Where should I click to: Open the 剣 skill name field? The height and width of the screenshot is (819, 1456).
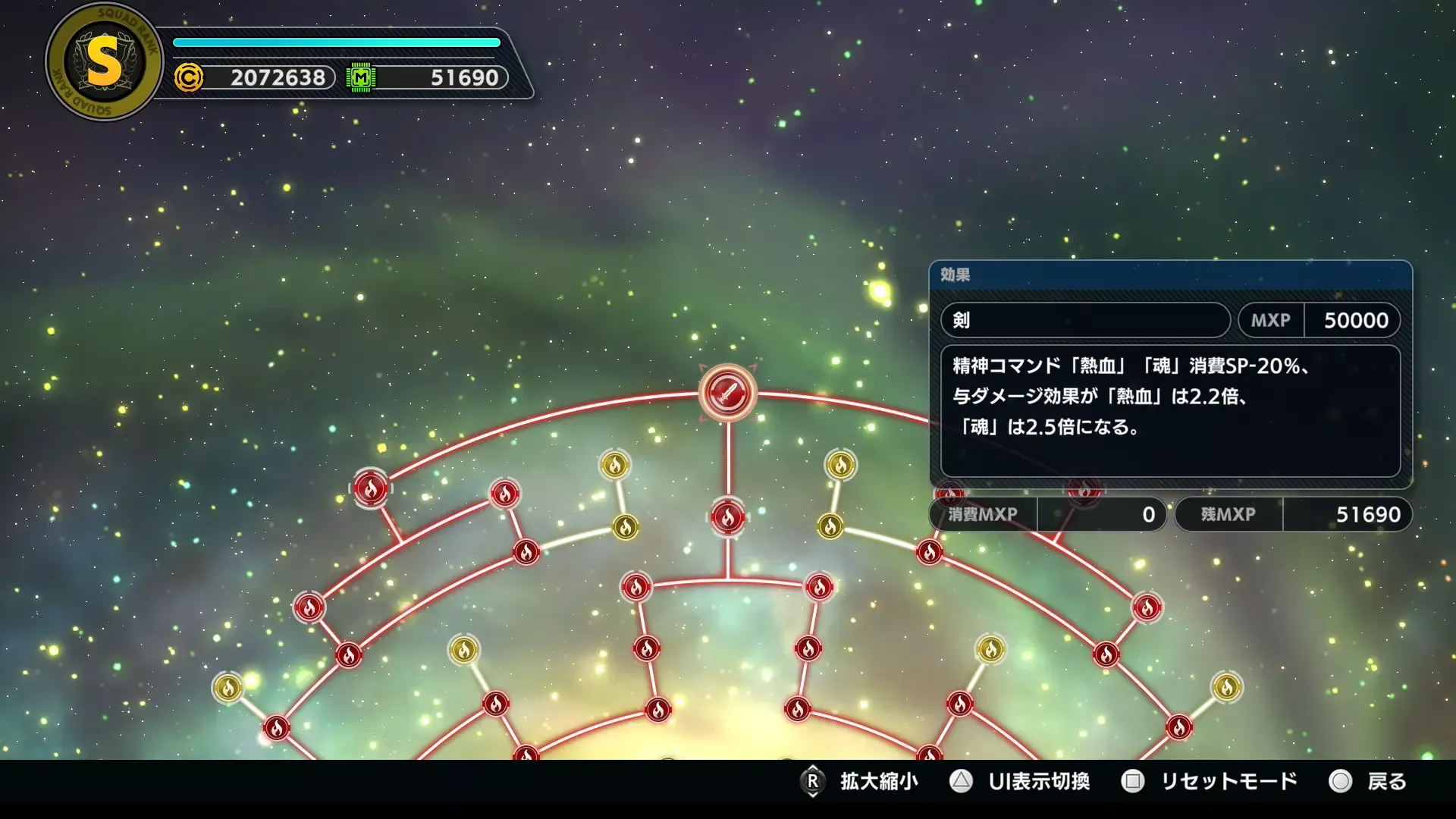click(x=1084, y=321)
